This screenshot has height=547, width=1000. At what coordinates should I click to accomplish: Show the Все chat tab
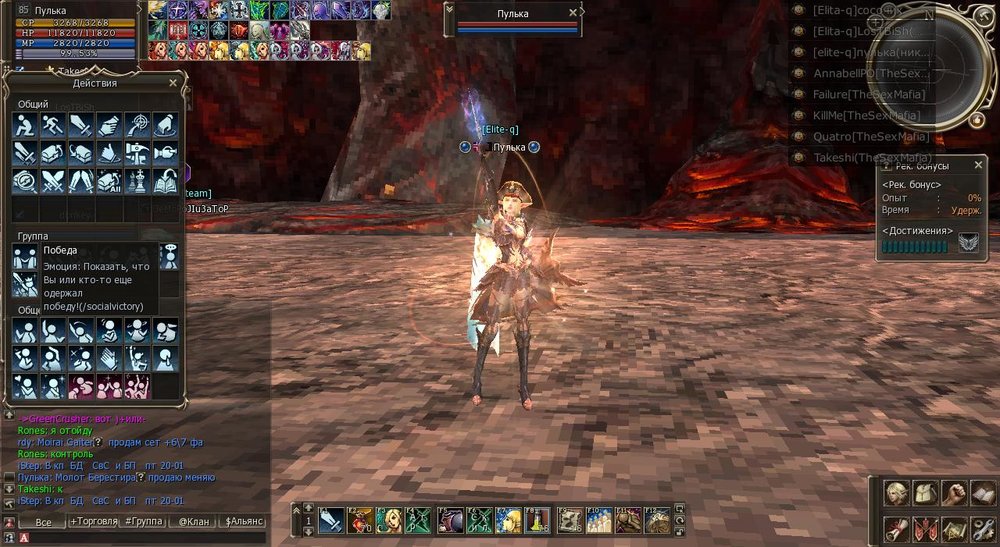[x=42, y=521]
